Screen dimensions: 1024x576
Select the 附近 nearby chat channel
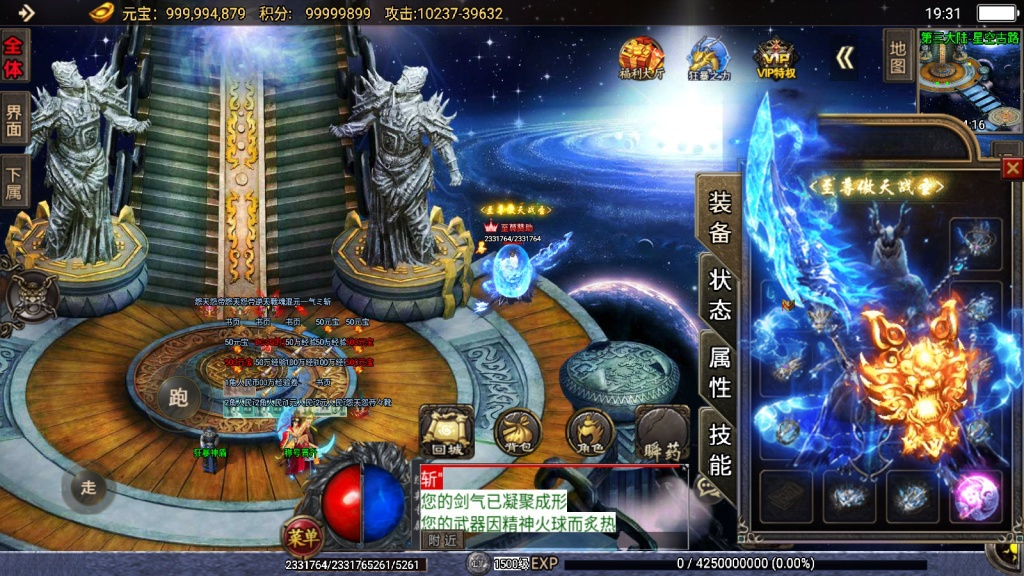(x=442, y=540)
